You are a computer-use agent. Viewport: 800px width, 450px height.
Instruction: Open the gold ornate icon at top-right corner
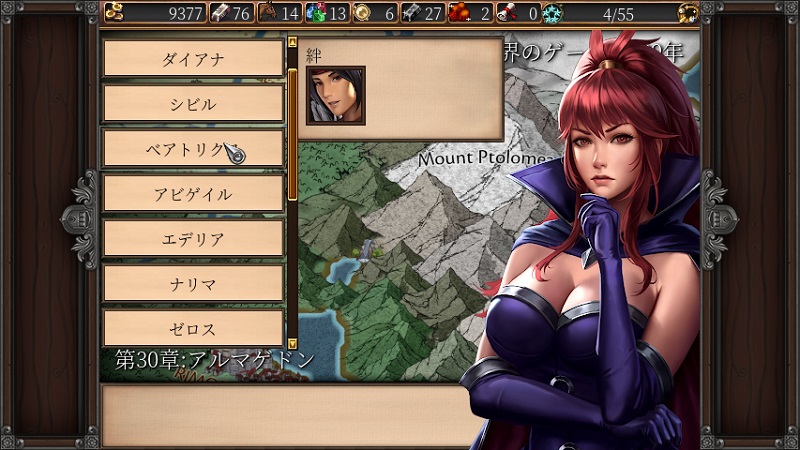click(x=687, y=12)
